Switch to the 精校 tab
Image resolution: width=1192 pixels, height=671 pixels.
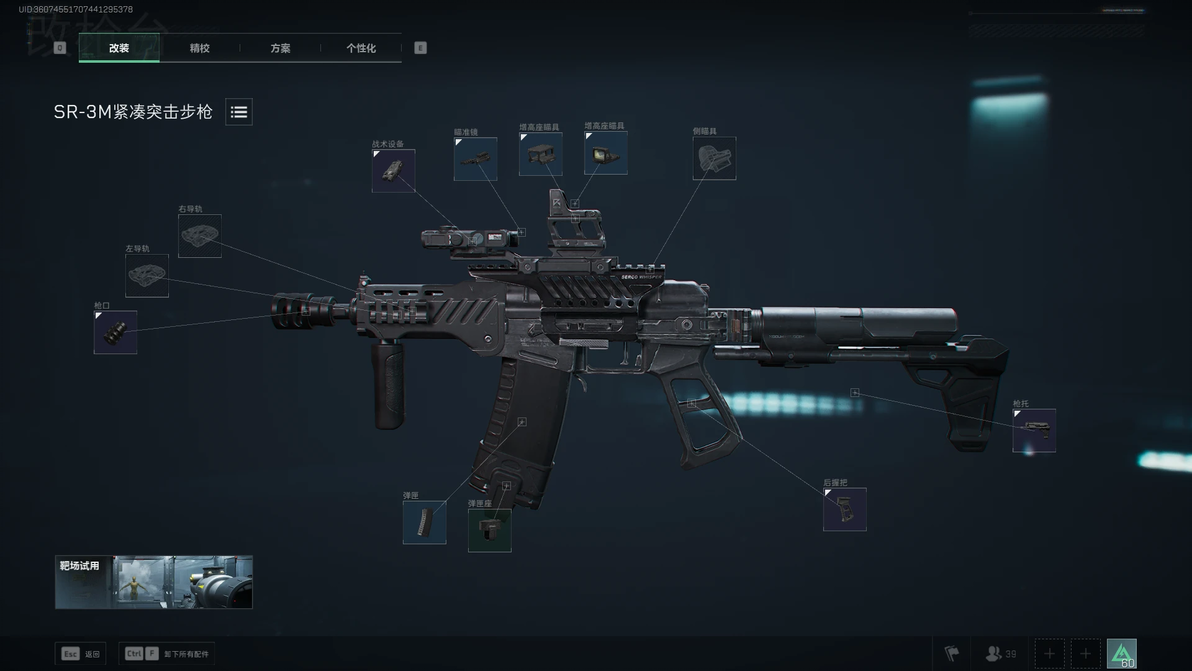(x=200, y=48)
